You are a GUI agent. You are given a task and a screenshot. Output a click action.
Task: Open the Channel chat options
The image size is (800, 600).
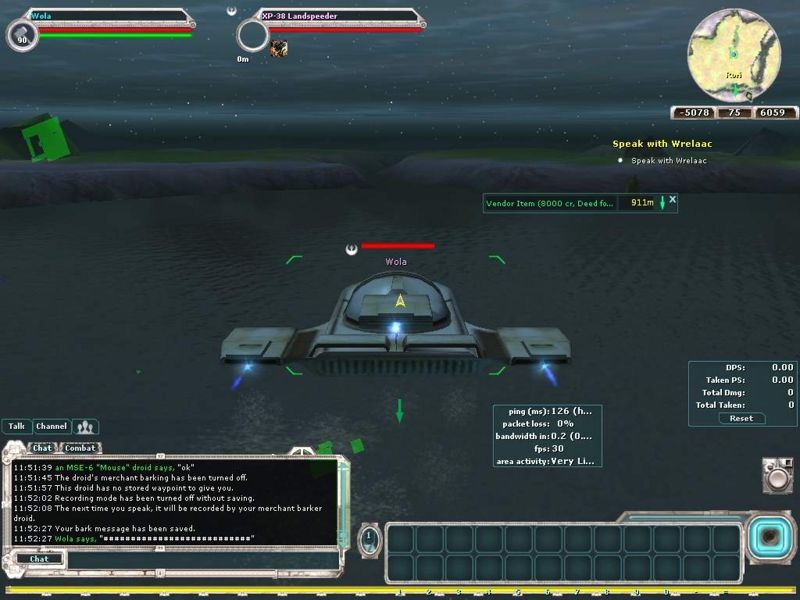pyautogui.click(x=51, y=426)
